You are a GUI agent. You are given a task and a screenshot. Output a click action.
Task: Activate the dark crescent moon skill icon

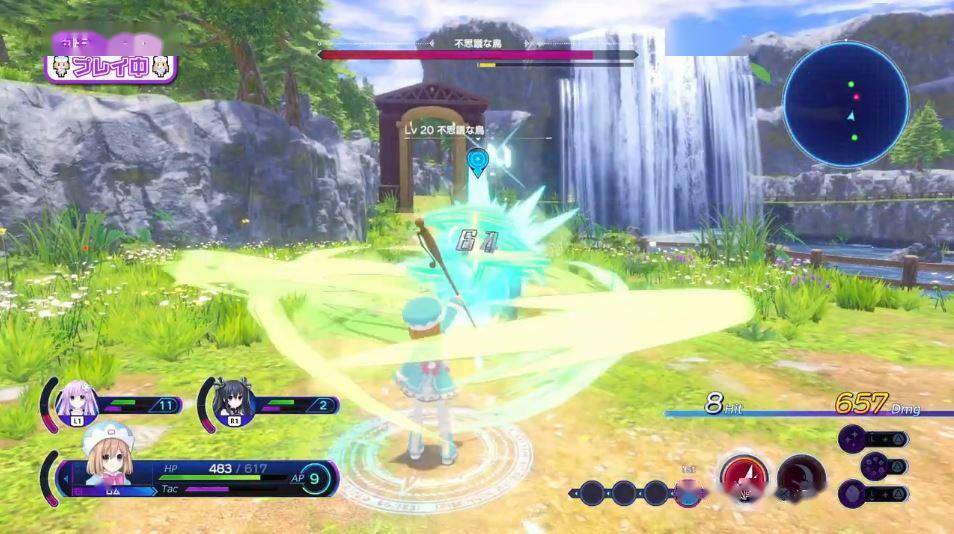pyautogui.click(x=801, y=478)
